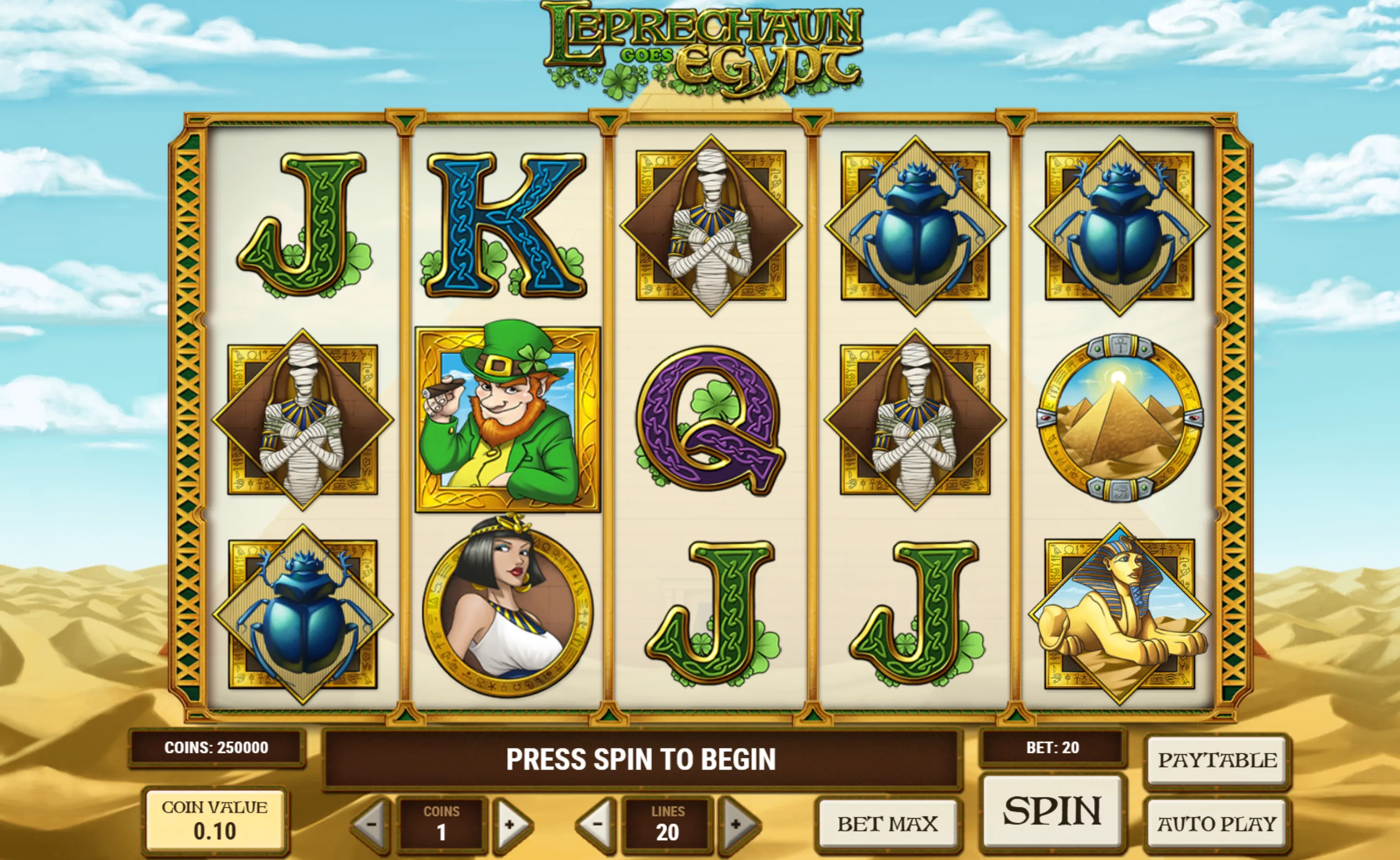Place the maximum bet with Bet Max

point(887,824)
